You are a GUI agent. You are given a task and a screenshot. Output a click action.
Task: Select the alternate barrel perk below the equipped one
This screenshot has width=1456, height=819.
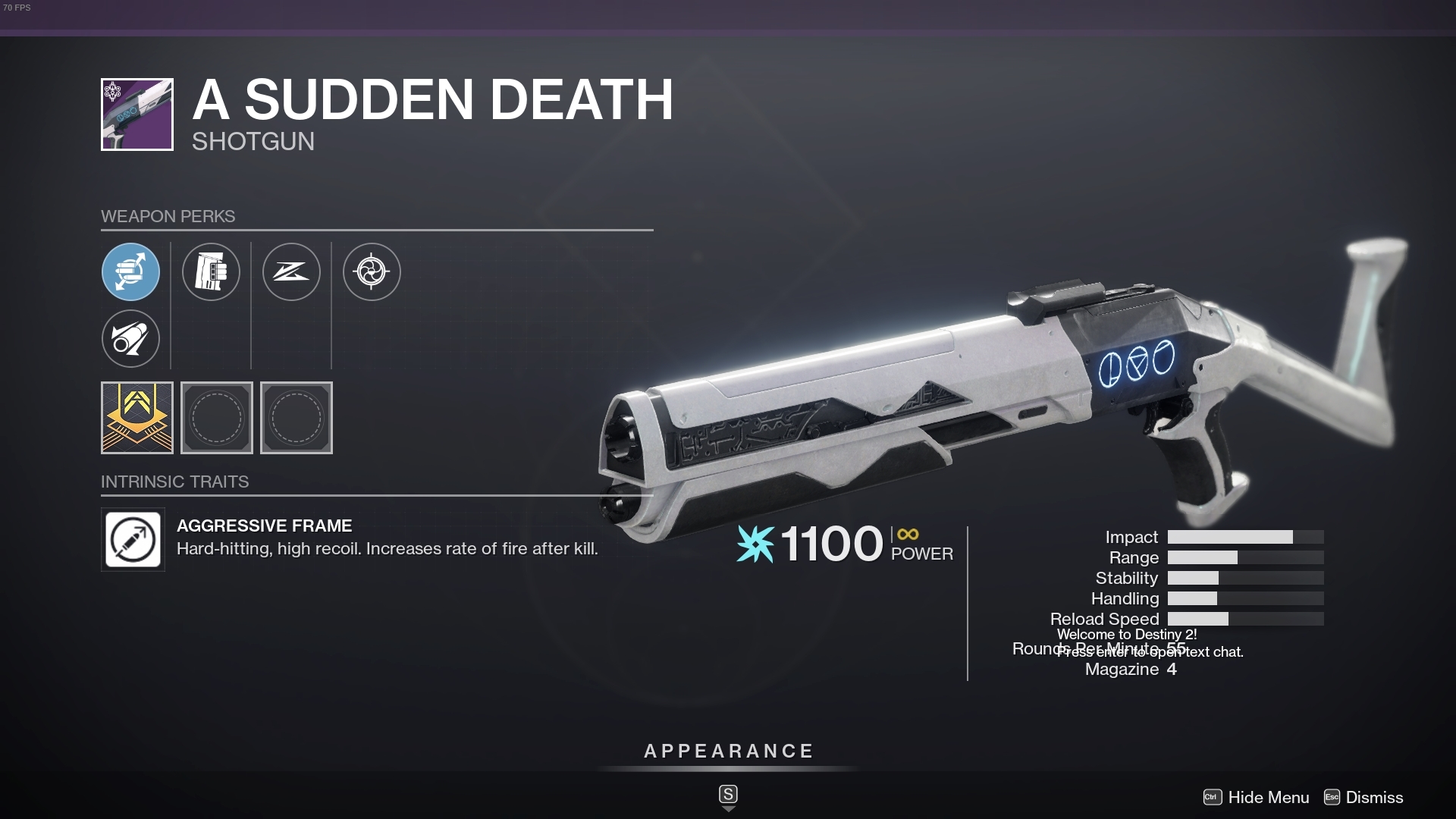(130, 339)
